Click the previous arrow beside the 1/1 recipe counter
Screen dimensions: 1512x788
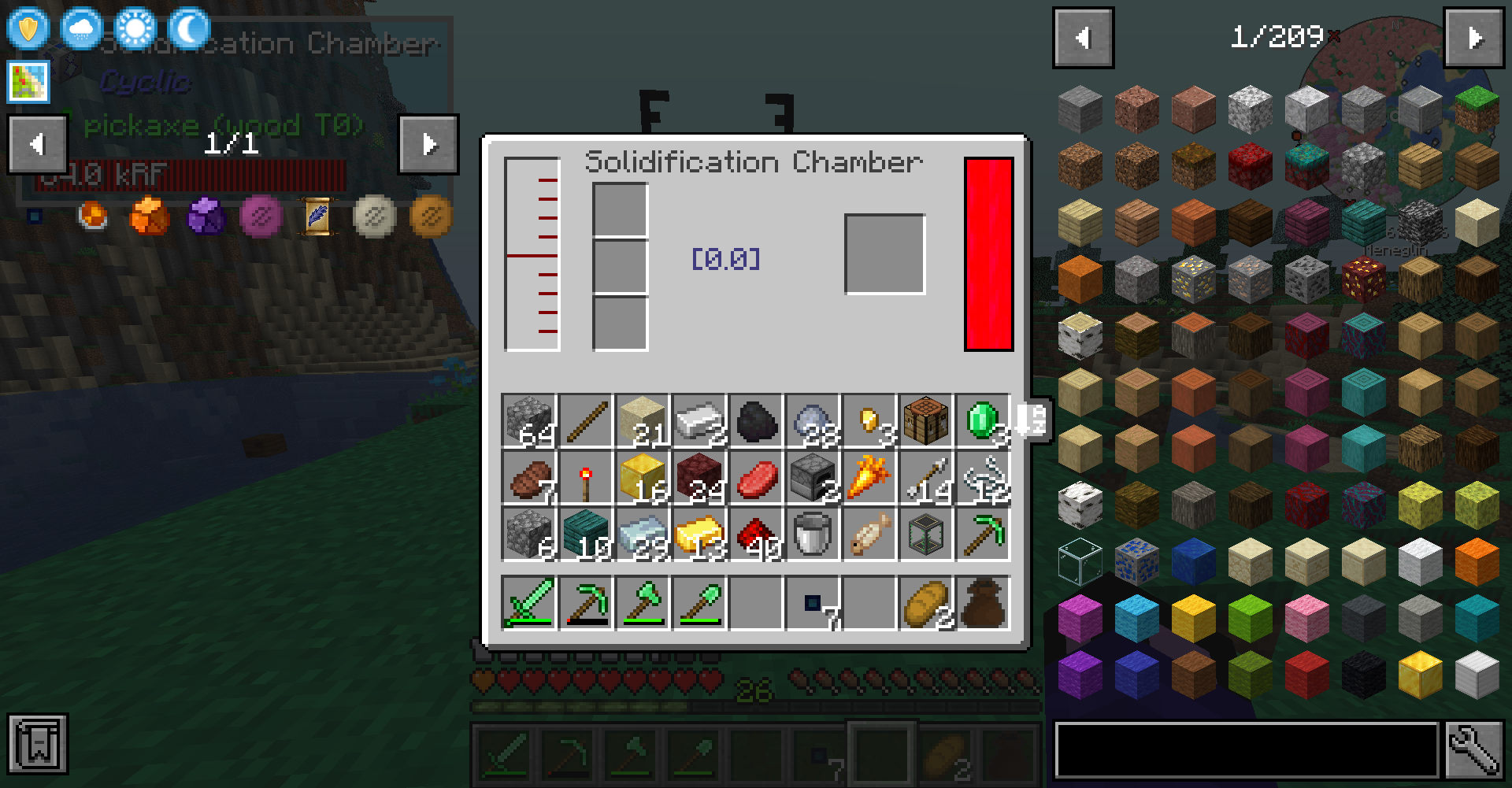[36, 144]
